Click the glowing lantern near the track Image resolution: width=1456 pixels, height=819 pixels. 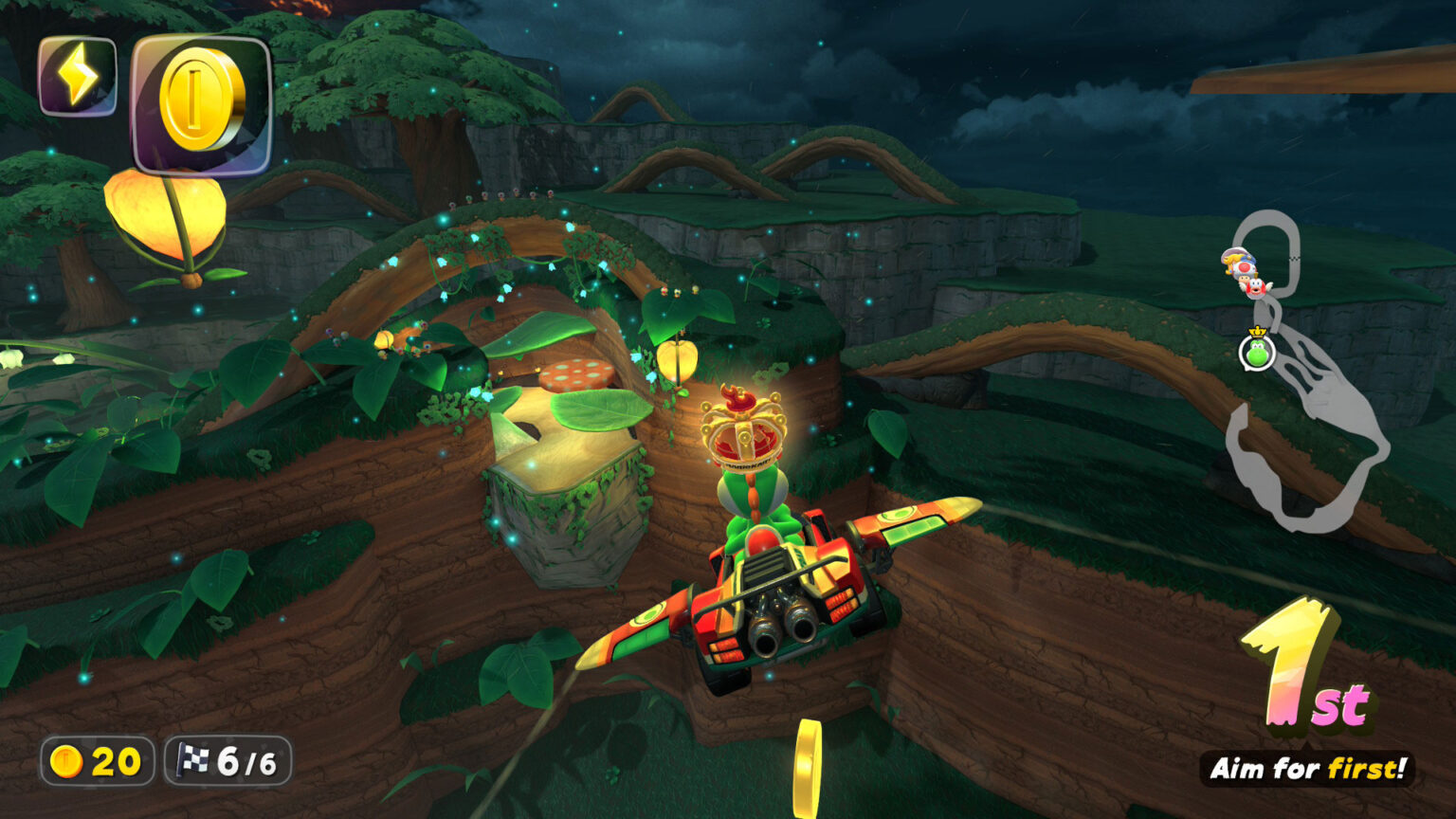pyautogui.click(x=679, y=362)
